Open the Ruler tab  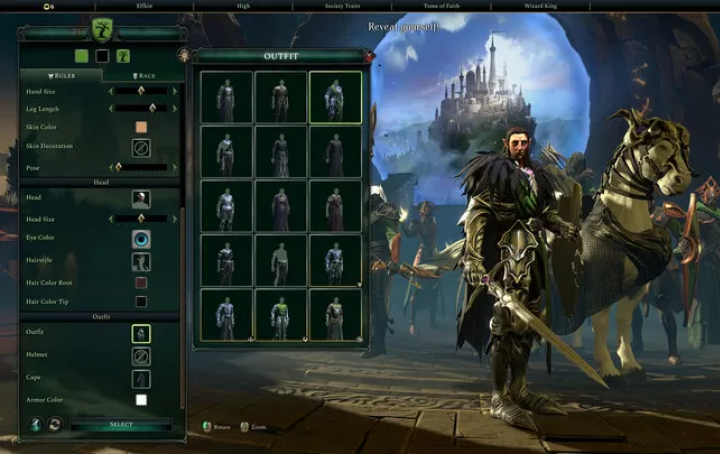(60, 75)
